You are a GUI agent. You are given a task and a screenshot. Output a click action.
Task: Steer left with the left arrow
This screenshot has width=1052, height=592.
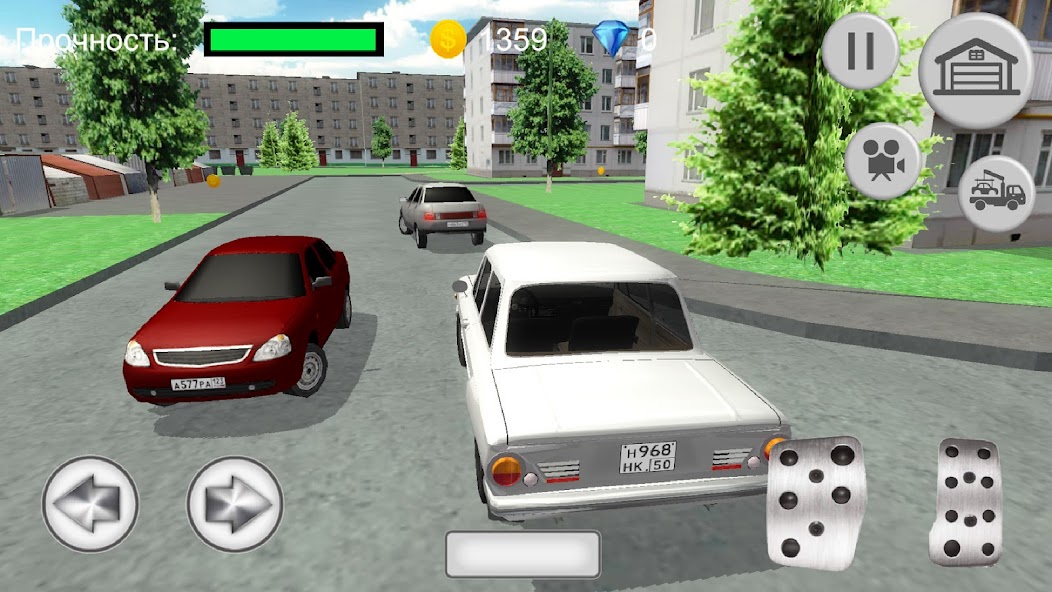click(90, 503)
